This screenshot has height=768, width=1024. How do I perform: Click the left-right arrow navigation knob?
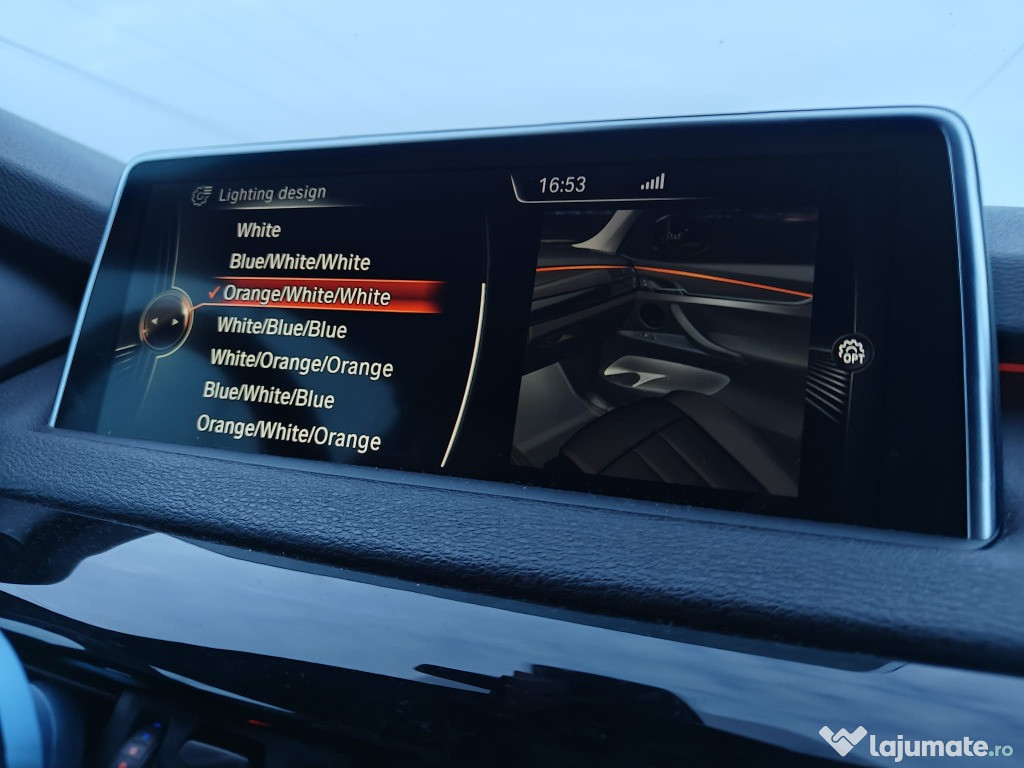163,321
